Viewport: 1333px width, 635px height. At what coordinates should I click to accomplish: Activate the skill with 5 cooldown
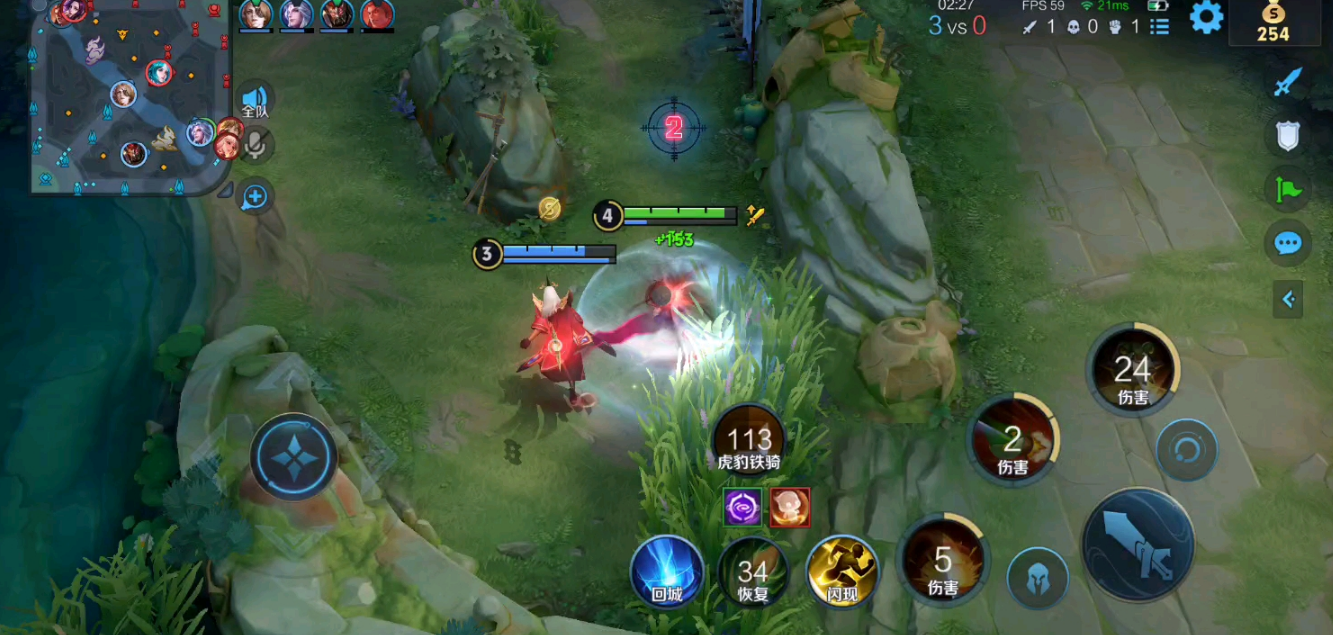943,561
